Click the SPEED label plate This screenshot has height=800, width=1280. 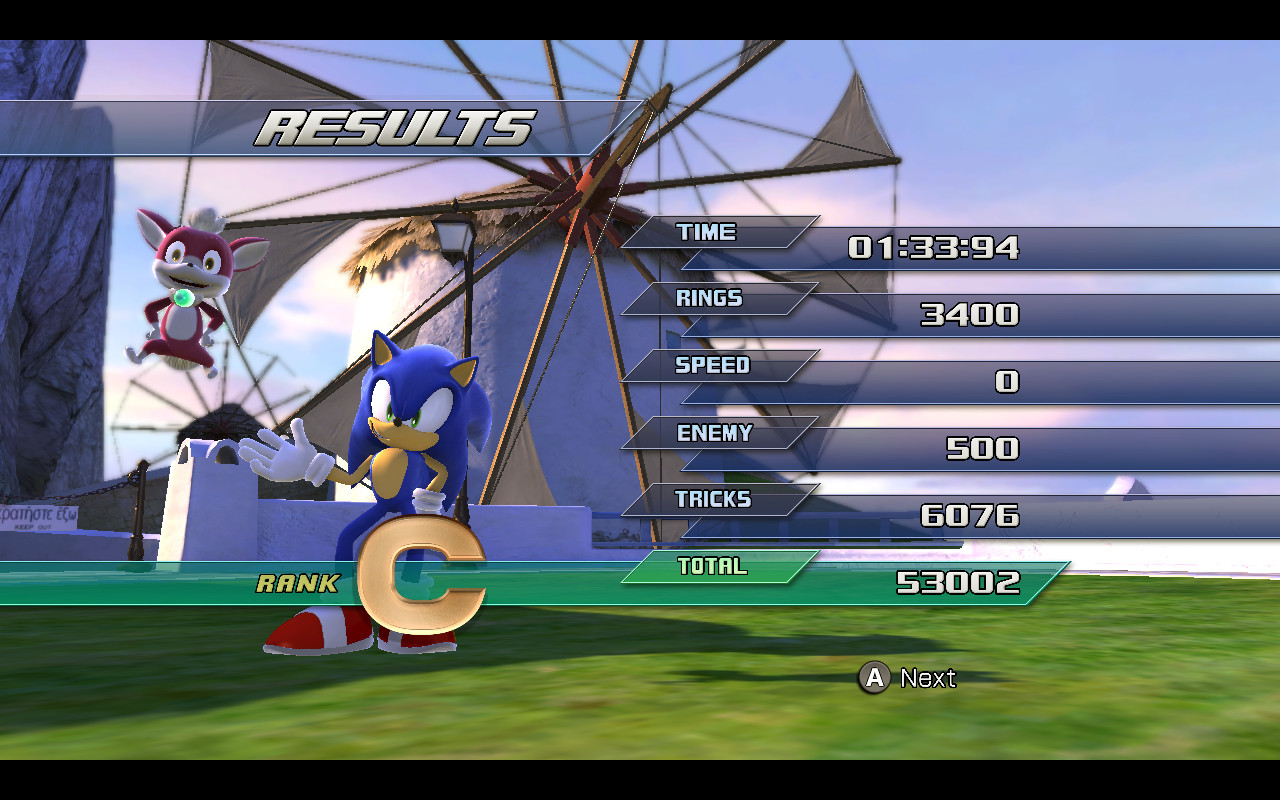tap(715, 366)
